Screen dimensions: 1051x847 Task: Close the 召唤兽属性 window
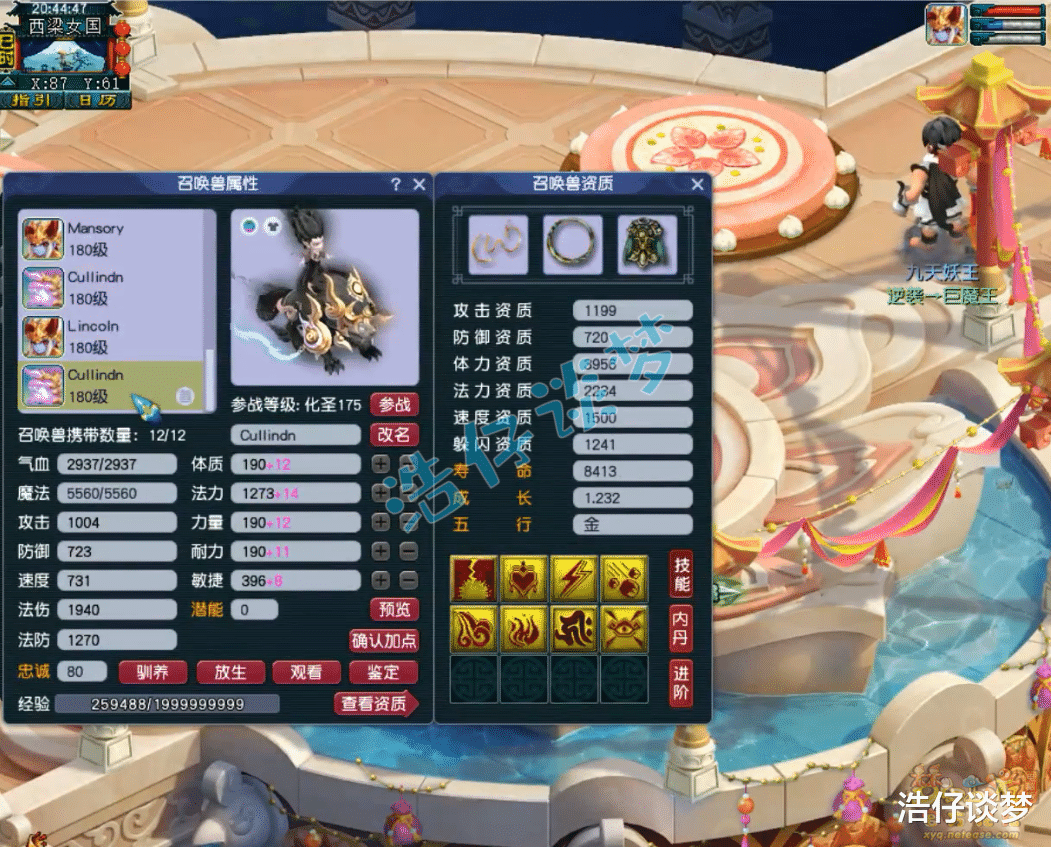419,184
